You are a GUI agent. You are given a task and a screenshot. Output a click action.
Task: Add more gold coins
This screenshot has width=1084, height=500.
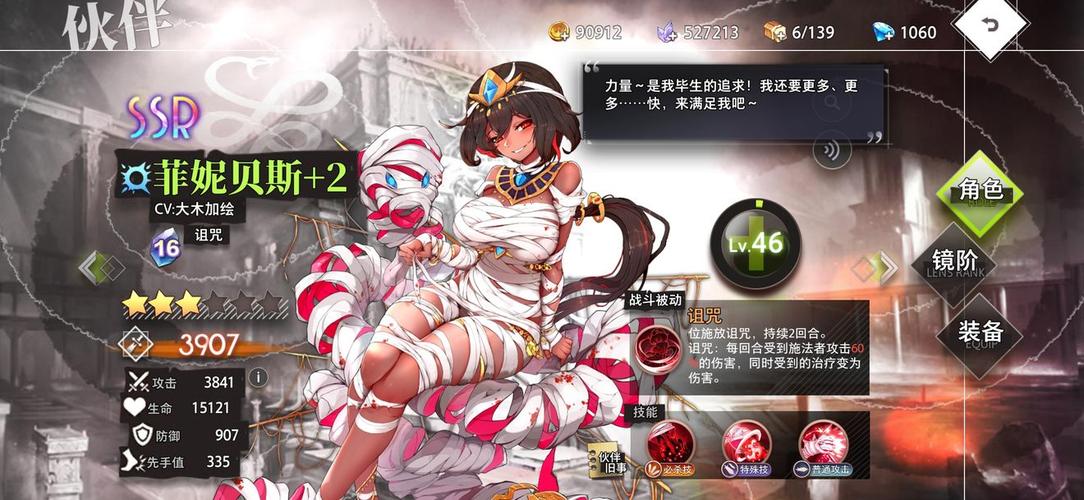point(559,32)
